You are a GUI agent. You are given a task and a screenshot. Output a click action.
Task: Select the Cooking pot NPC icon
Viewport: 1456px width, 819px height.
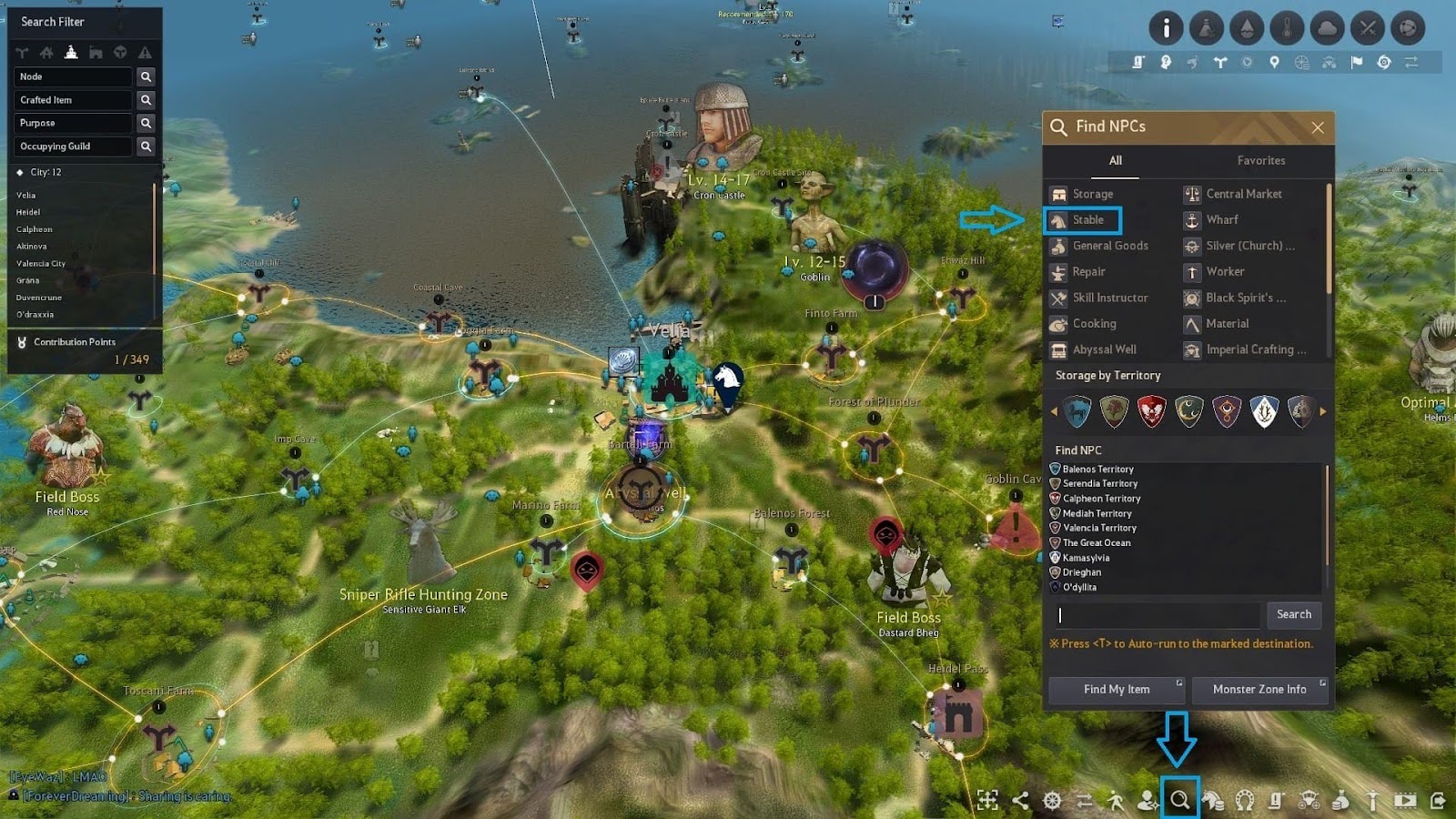coord(1058,324)
